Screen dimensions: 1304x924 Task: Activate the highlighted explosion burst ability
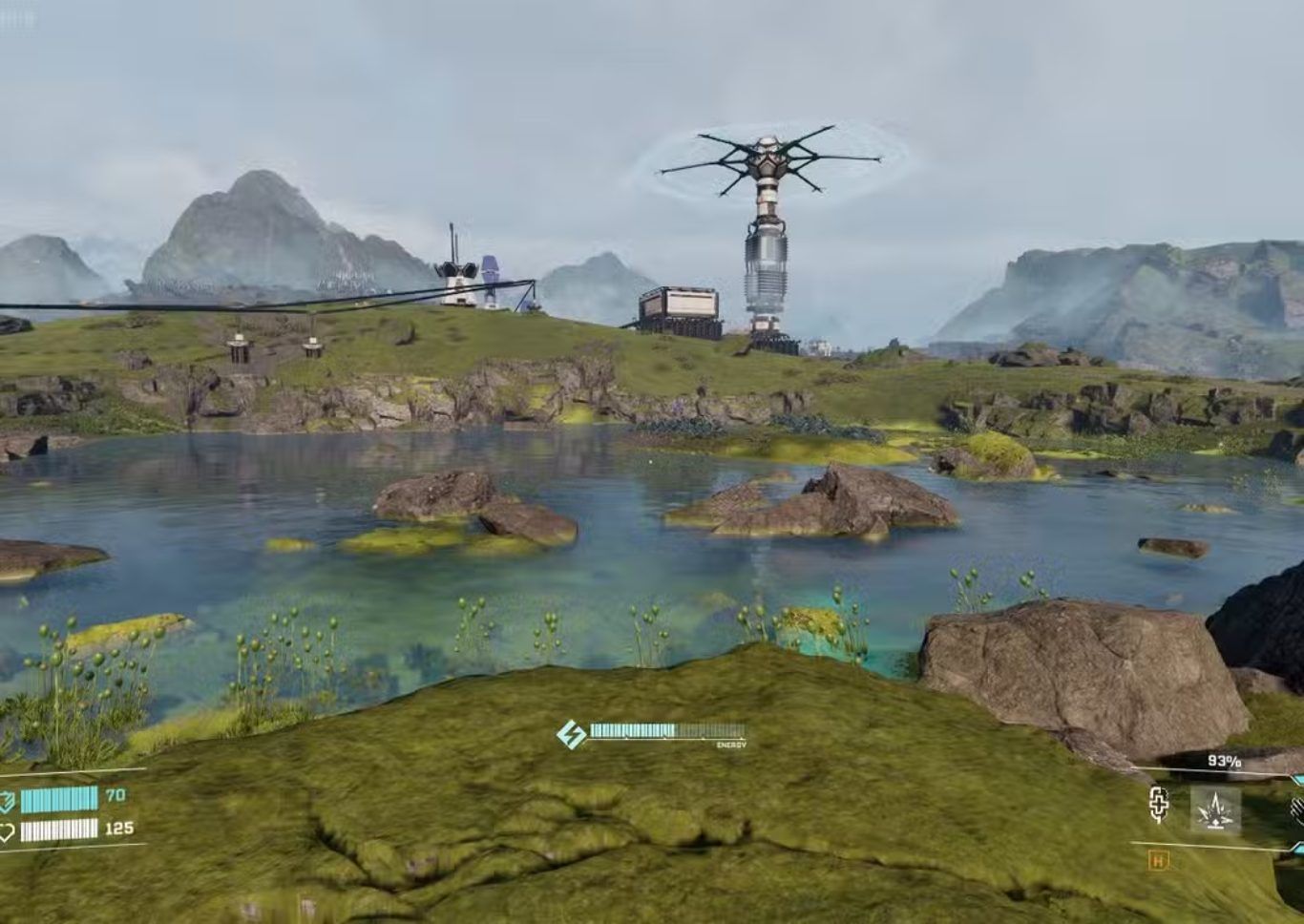1215,811
